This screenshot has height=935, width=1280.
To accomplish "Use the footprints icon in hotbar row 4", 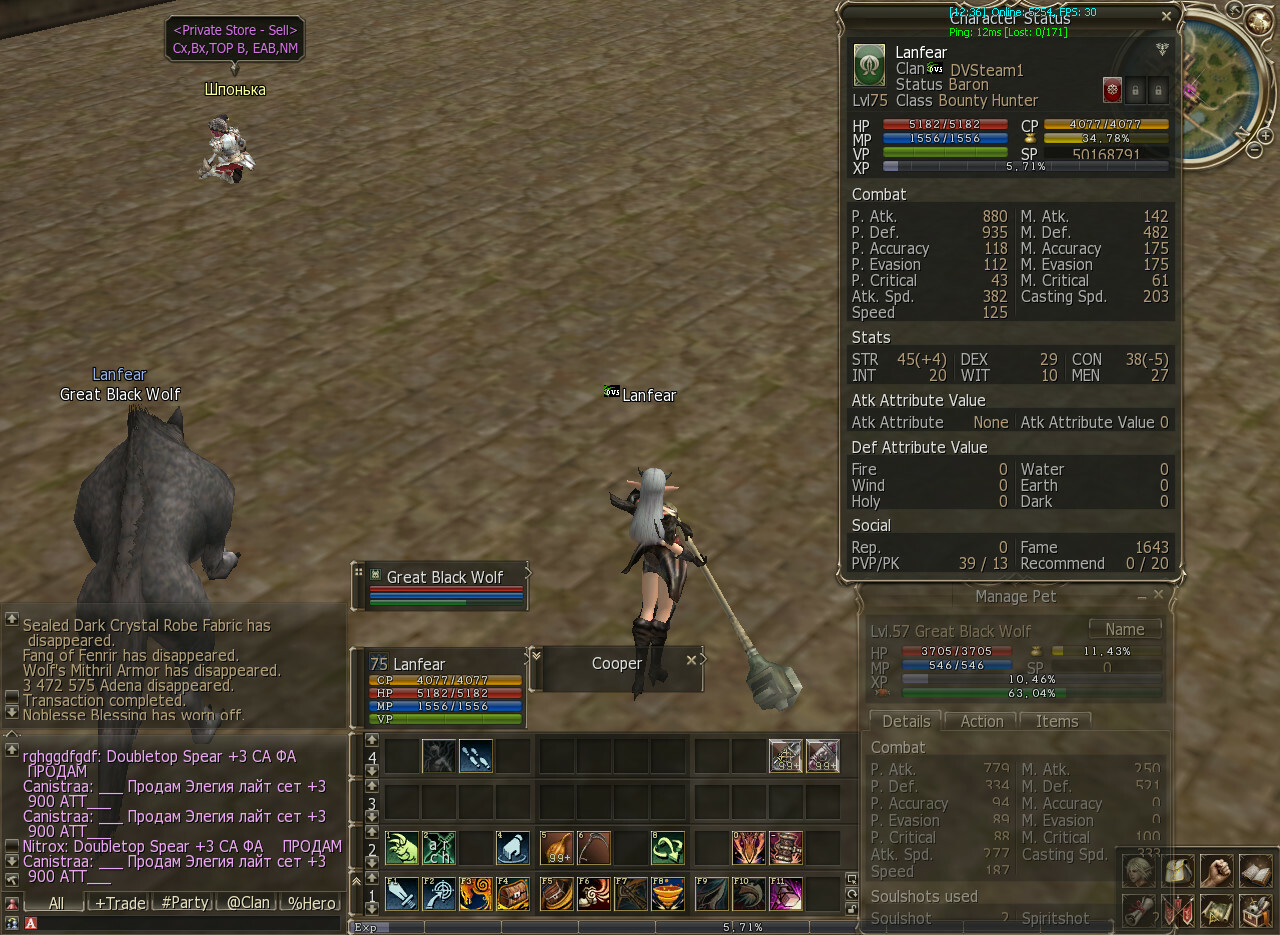I will 476,756.
